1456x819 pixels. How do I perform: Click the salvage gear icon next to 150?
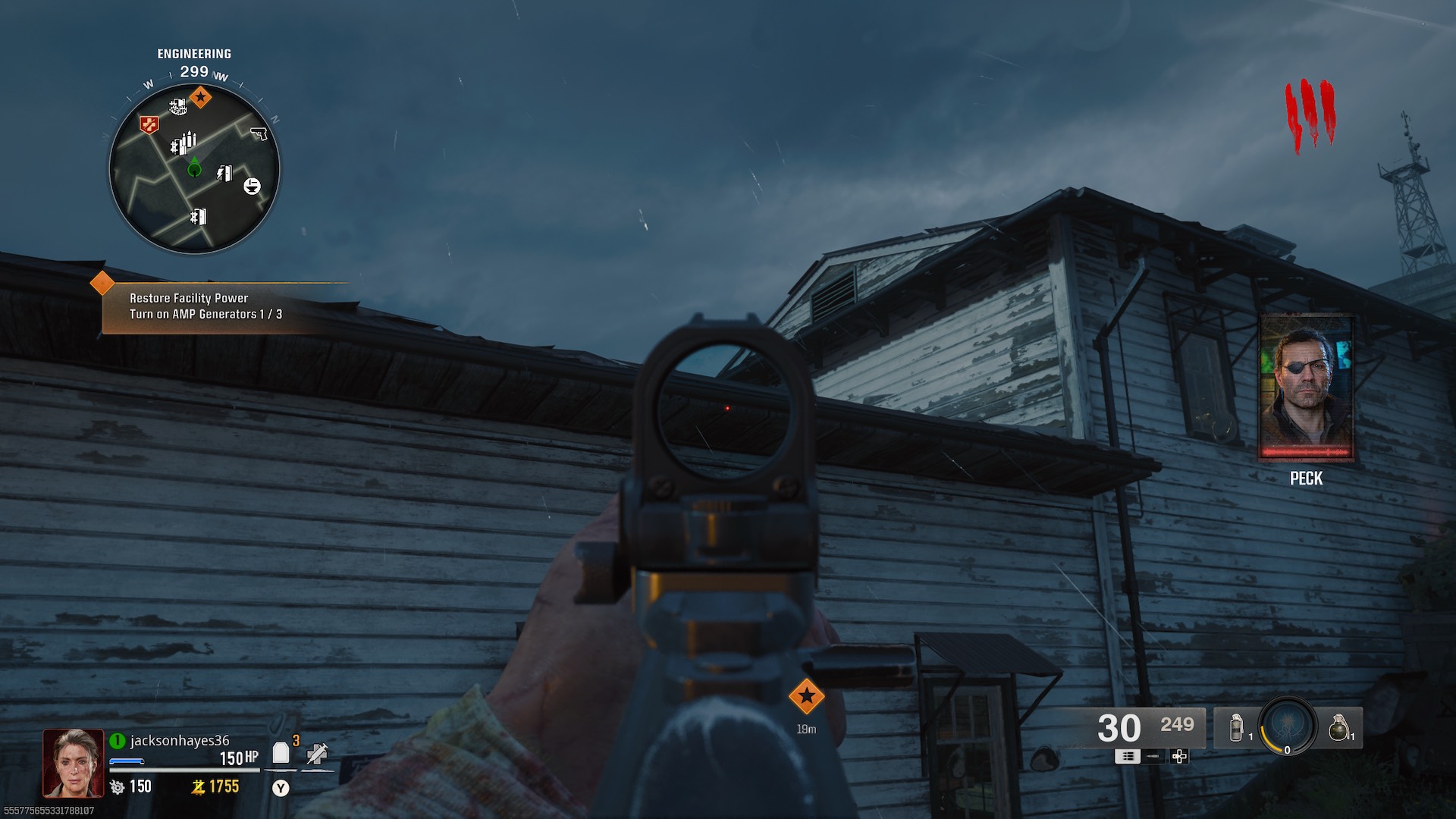click(118, 786)
